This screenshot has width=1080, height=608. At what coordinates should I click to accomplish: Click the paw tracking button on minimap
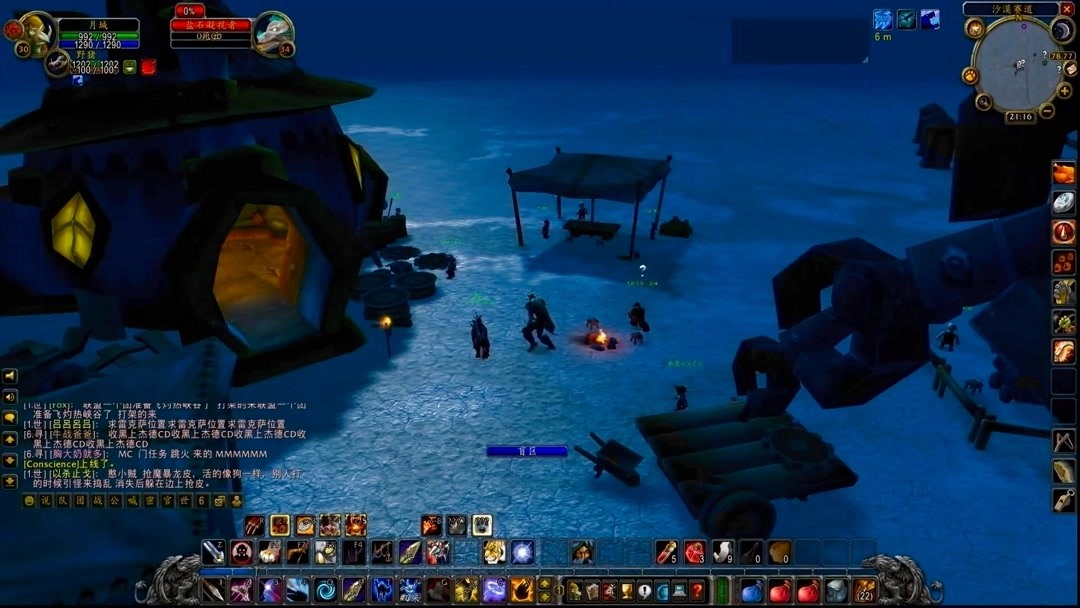coord(969,75)
